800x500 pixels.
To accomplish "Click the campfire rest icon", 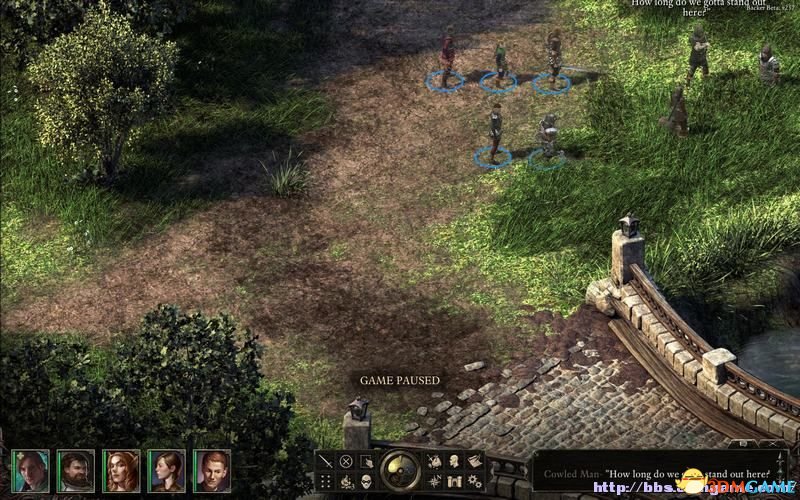I will tap(346, 481).
